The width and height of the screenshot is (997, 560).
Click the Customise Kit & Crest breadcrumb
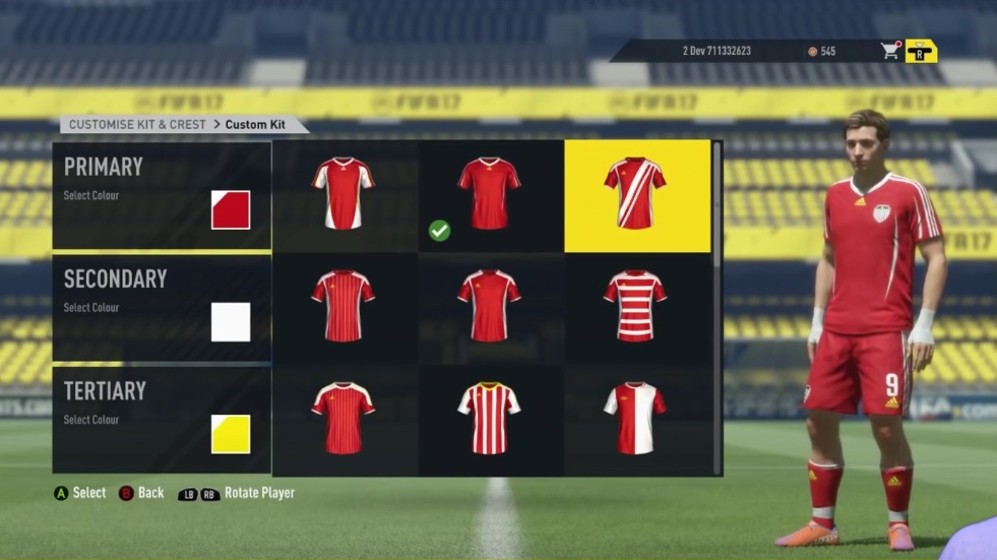click(x=134, y=125)
